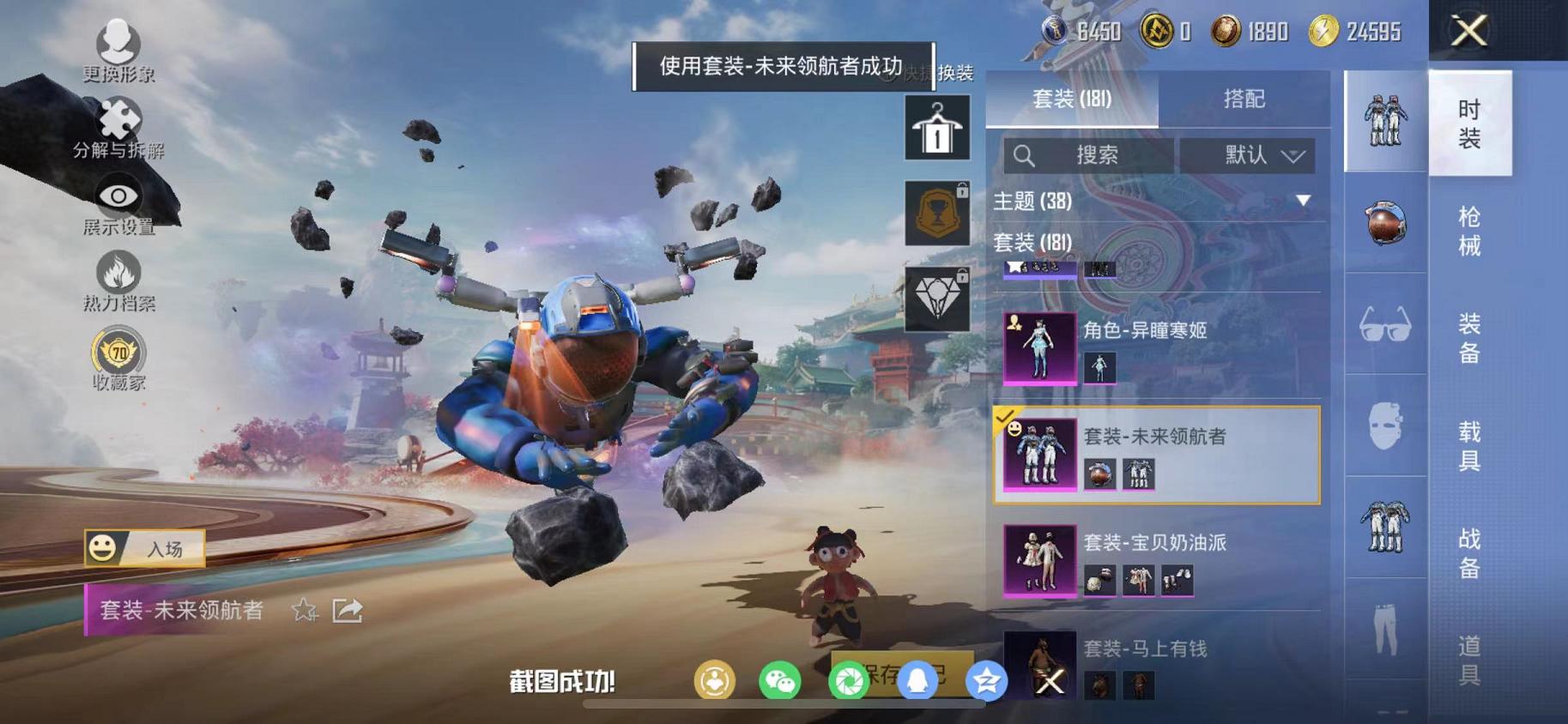
Task: Click the checkmark on equipped 未来领航者 outfit
Action: (1007, 418)
